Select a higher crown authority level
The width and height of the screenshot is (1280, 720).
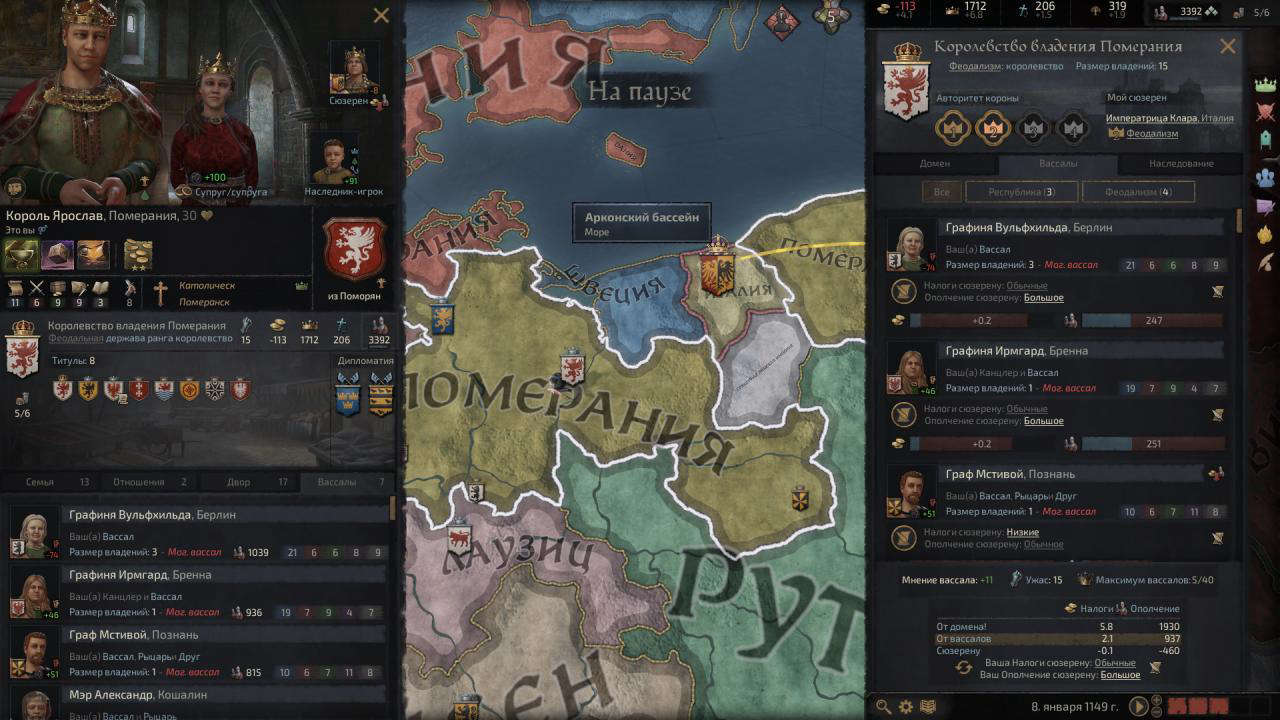tap(1032, 129)
